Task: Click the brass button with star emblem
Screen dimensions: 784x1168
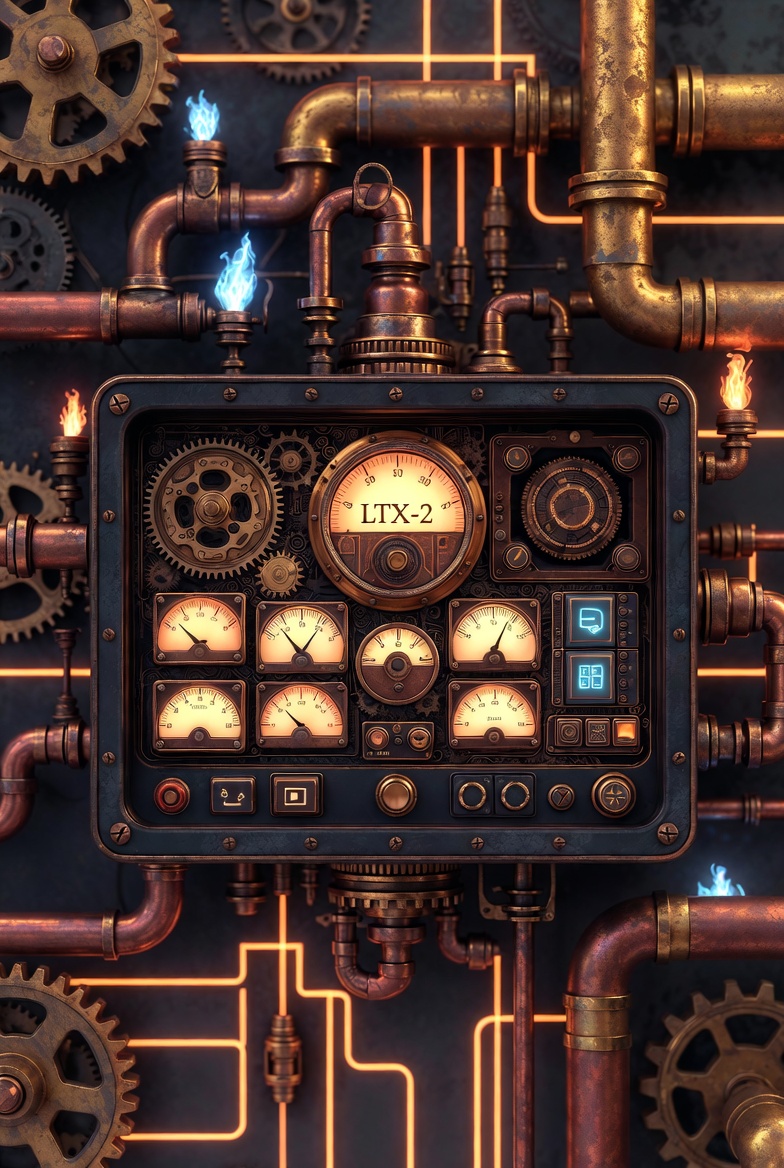Action: [x=613, y=795]
